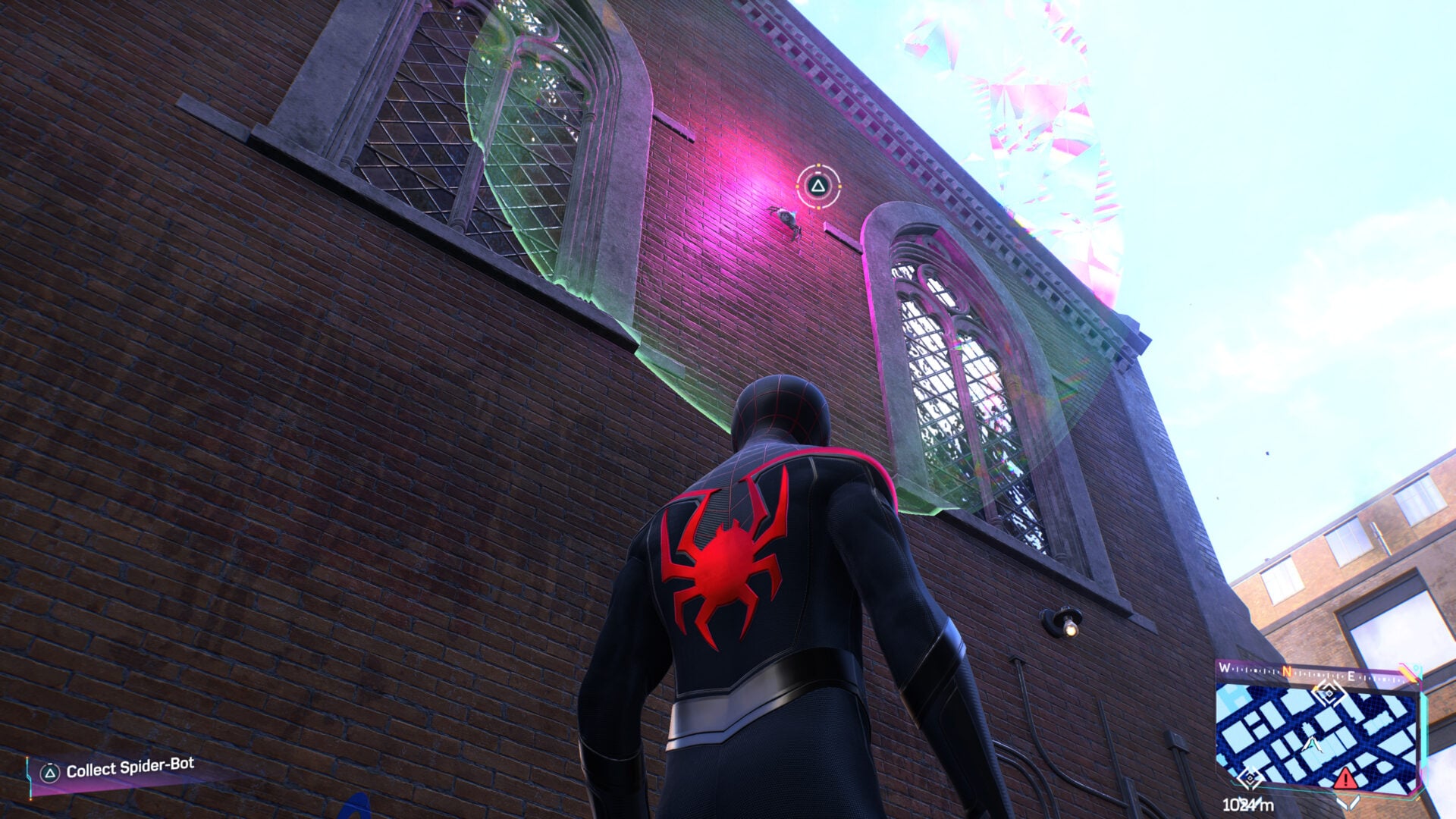Select the Triangle icon in the Collect Spider-Bot prompt
Image resolution: width=1456 pixels, height=819 pixels.
[50, 772]
